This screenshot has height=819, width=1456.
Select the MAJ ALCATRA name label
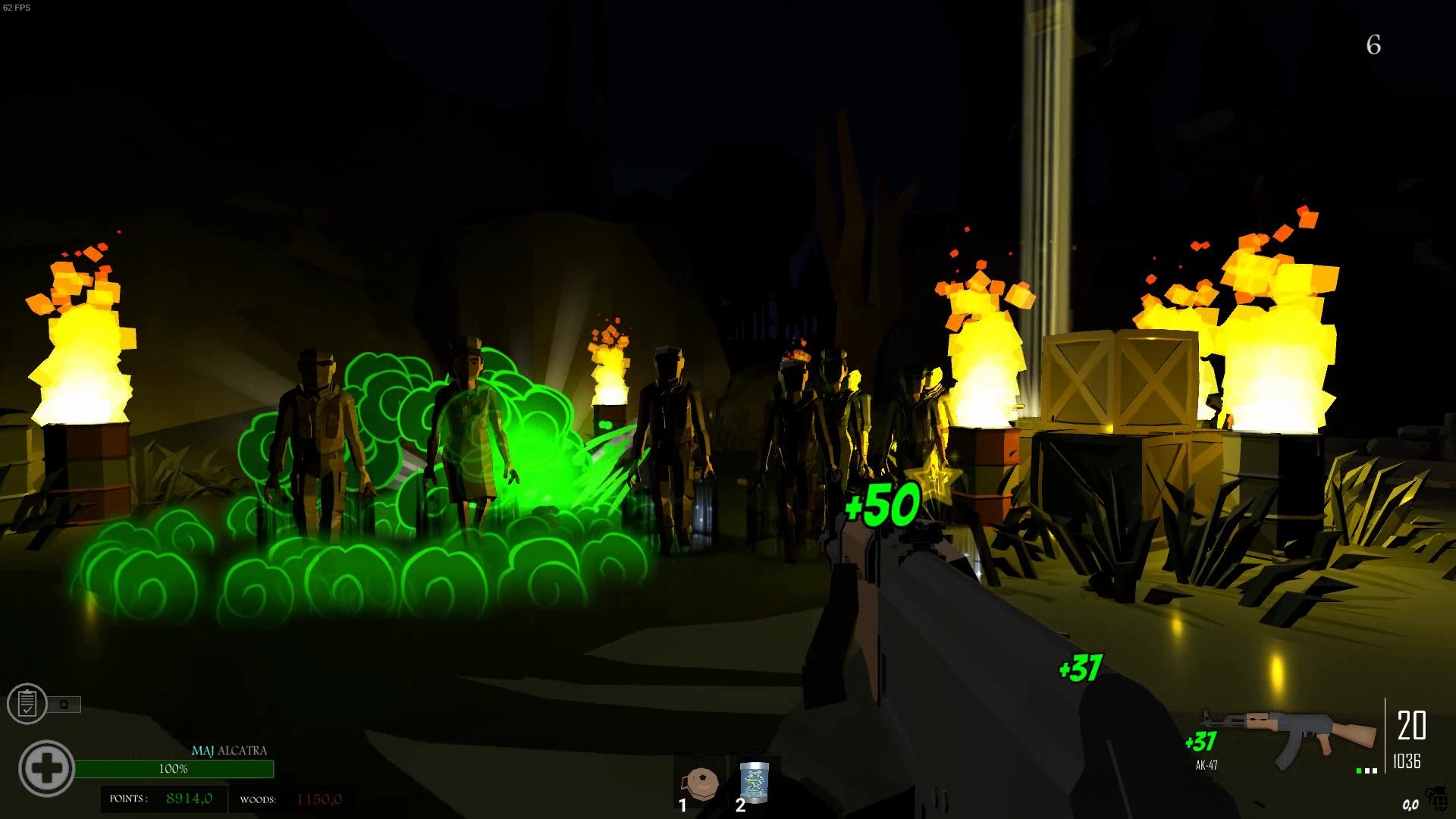tap(230, 750)
